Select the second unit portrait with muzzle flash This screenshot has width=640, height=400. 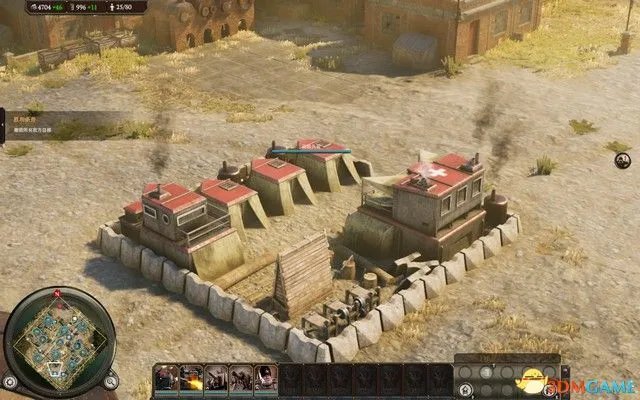[x=191, y=377]
